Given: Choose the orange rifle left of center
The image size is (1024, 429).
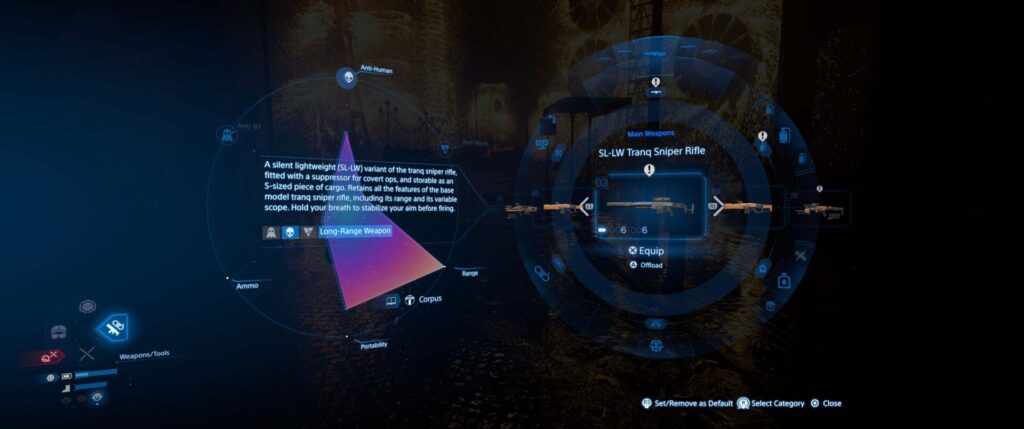Looking at the screenshot, I should tap(556, 208).
